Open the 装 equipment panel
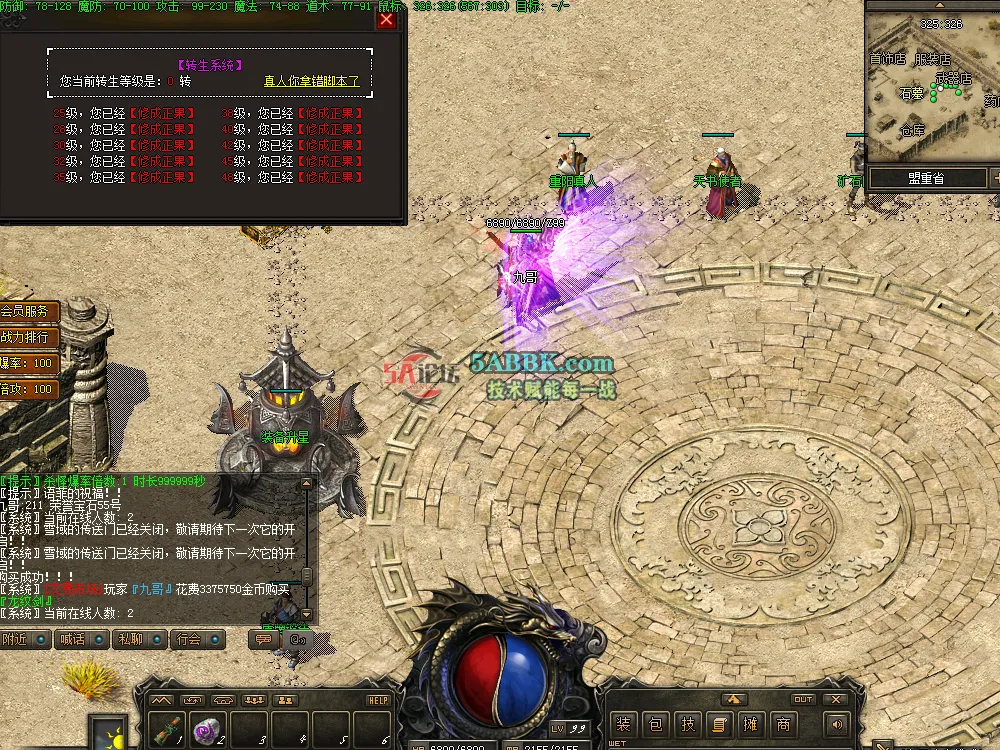1000x750 pixels. (623, 725)
